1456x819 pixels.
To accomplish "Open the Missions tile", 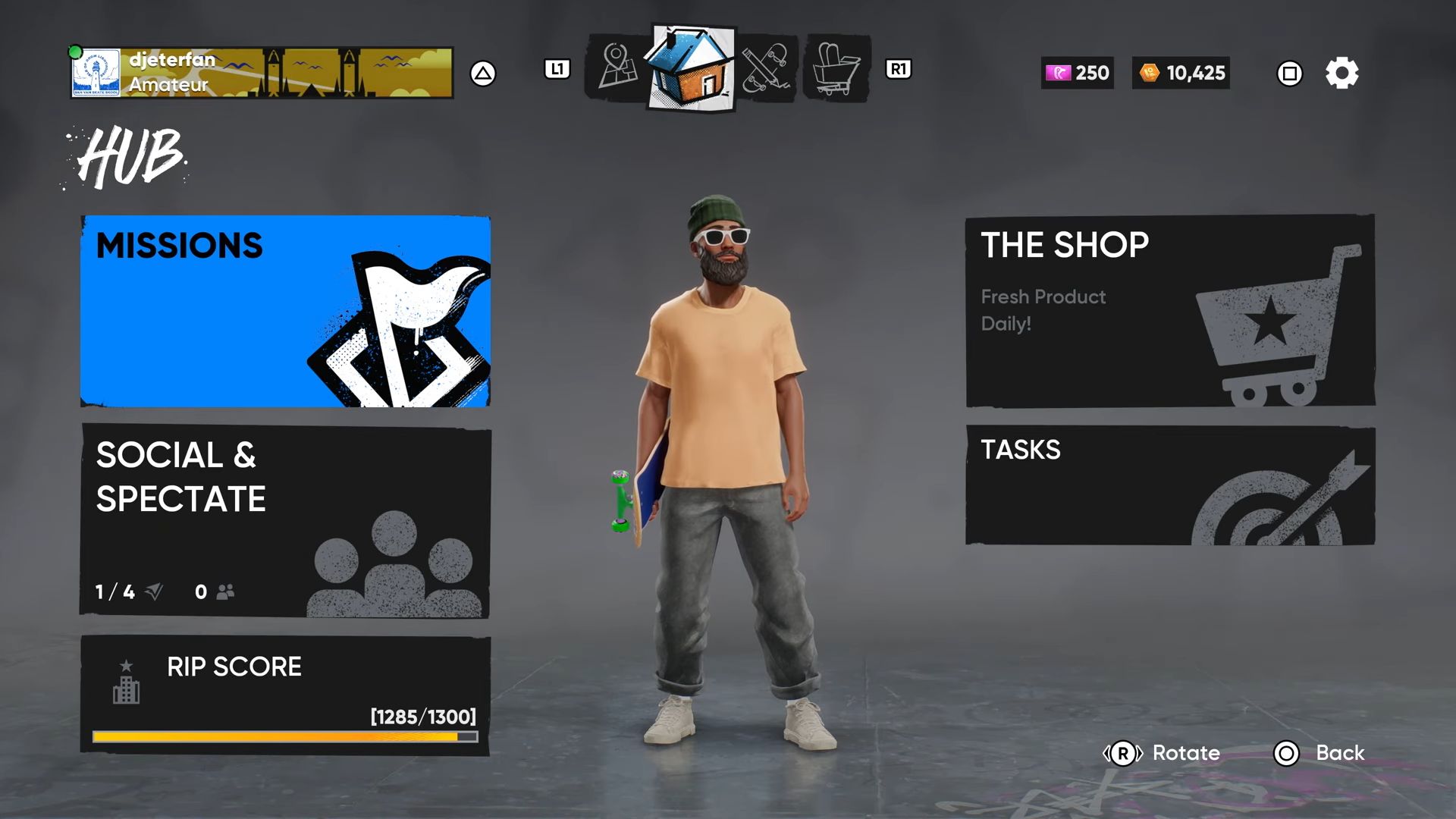I will (285, 311).
